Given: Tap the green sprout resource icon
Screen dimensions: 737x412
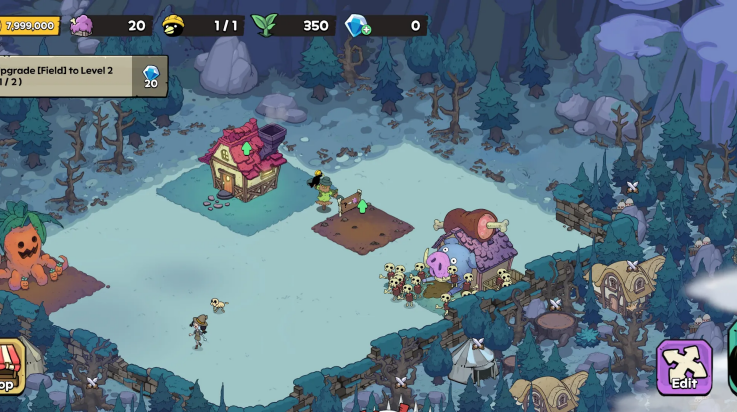Looking at the screenshot, I should pyautogui.click(x=263, y=25).
